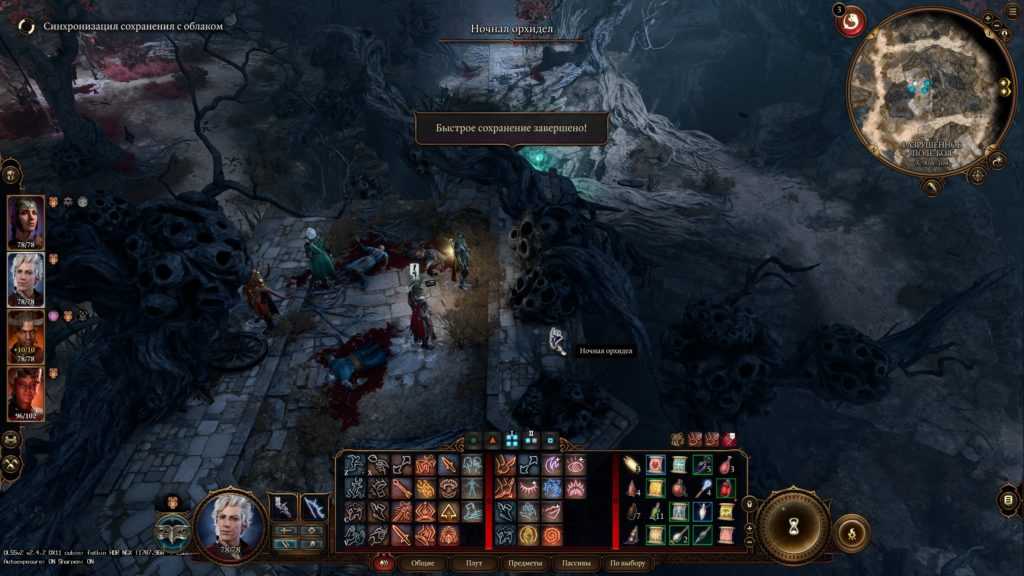Click the red round button left of Общие
Viewport: 1024px width, 576px height.
tap(383, 564)
